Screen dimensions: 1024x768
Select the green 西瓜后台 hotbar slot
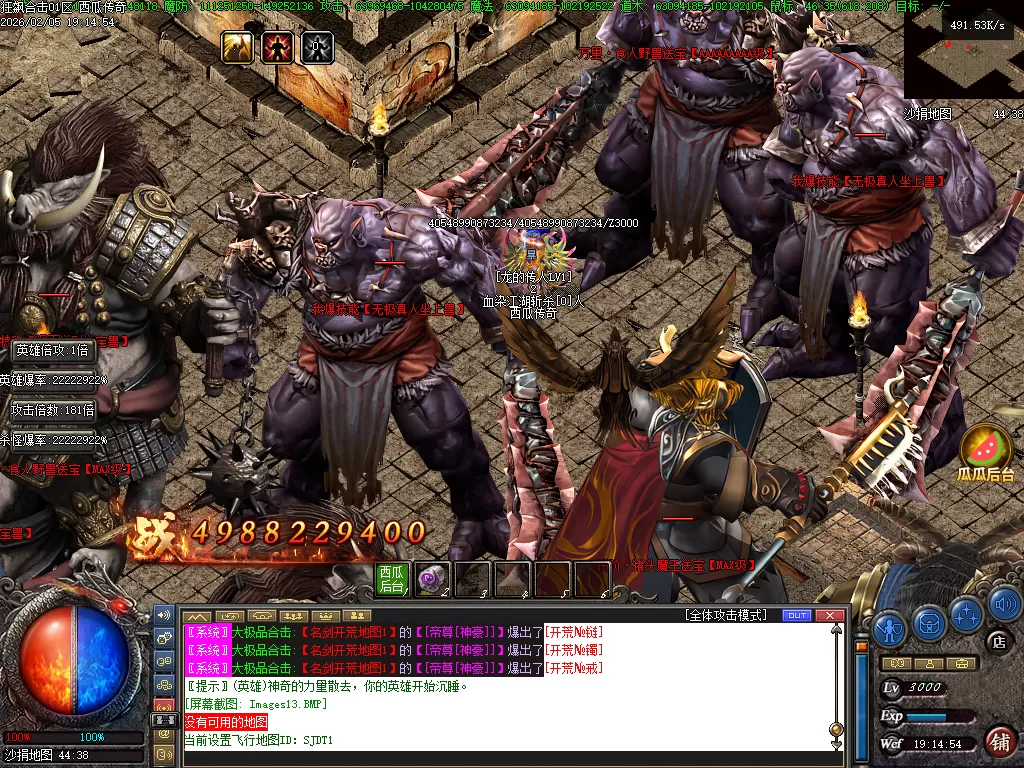(392, 579)
